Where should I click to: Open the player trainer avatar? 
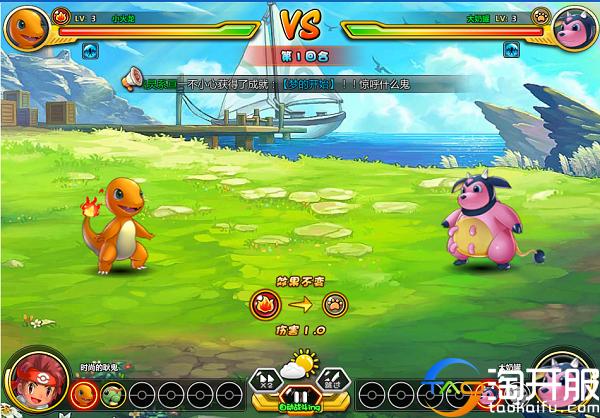click(x=30, y=382)
